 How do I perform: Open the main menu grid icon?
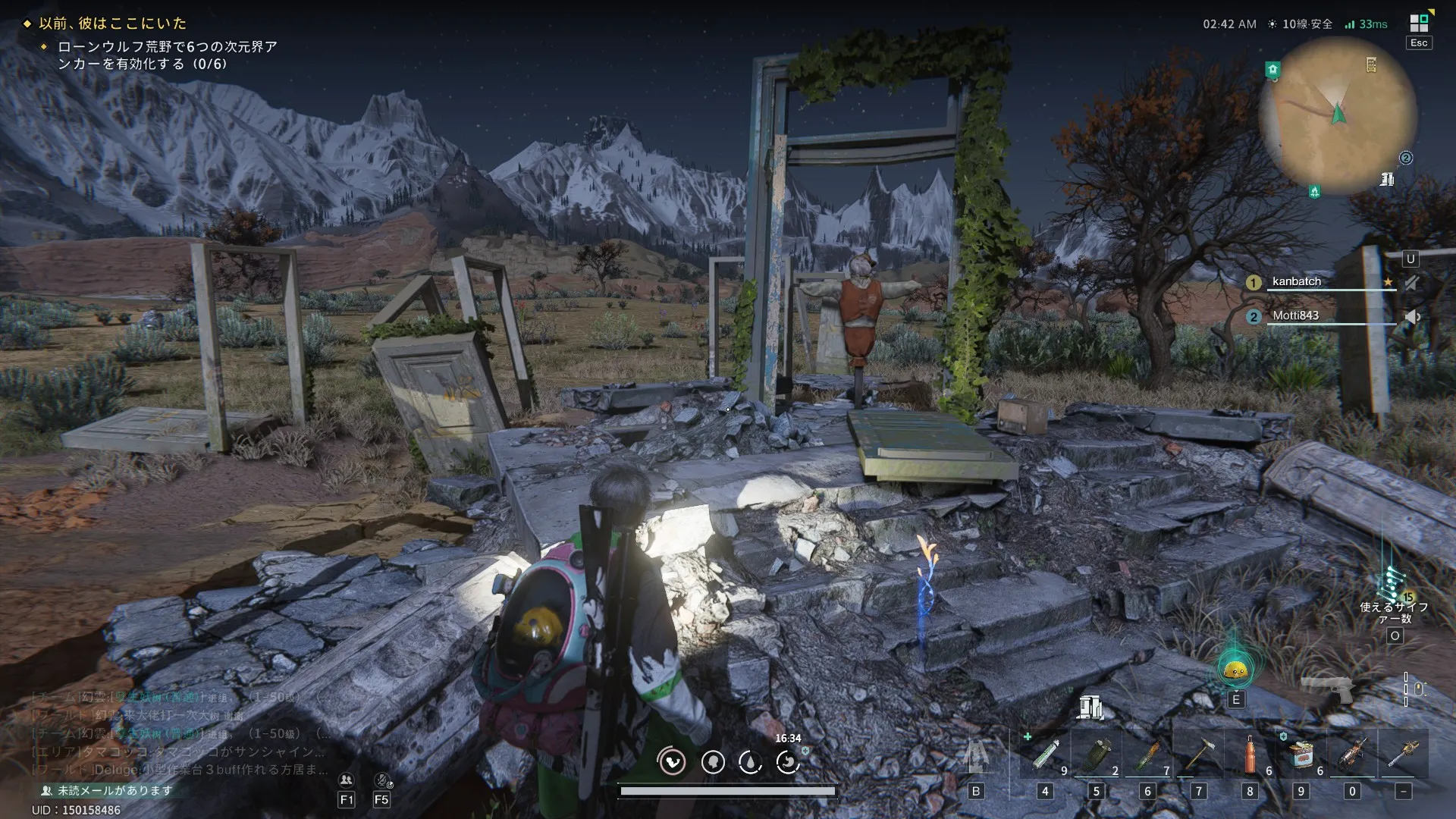tap(1419, 24)
